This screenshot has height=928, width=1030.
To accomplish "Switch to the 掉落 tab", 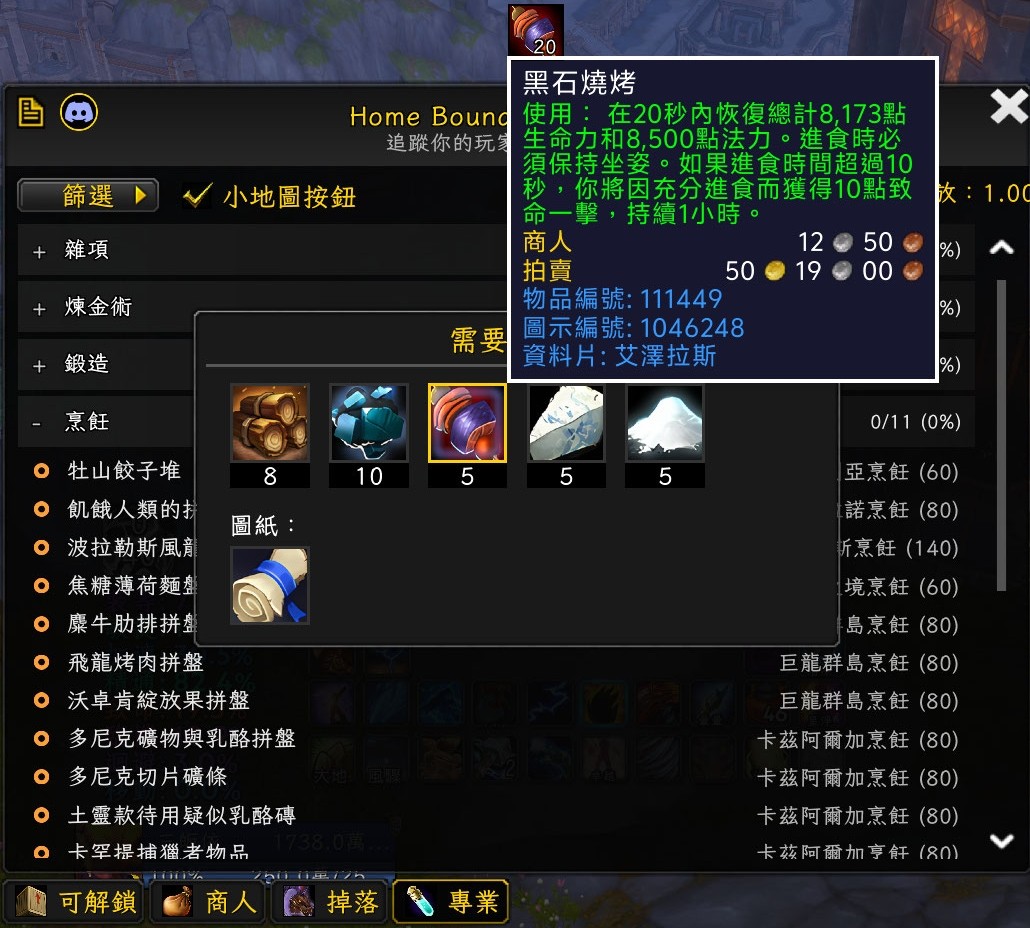I will pyautogui.click(x=332, y=902).
